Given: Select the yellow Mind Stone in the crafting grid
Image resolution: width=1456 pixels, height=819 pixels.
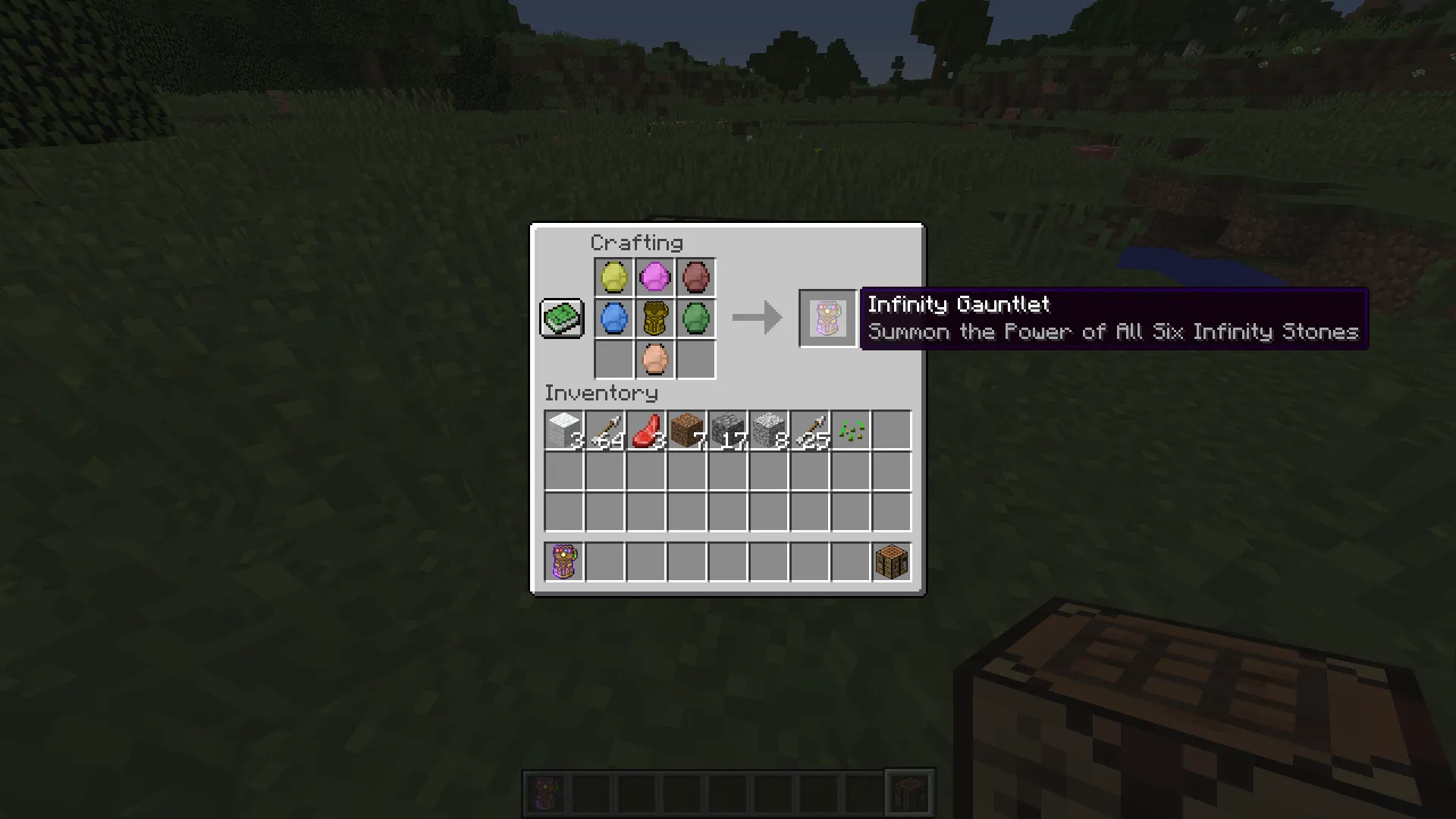Looking at the screenshot, I should coord(613,277).
